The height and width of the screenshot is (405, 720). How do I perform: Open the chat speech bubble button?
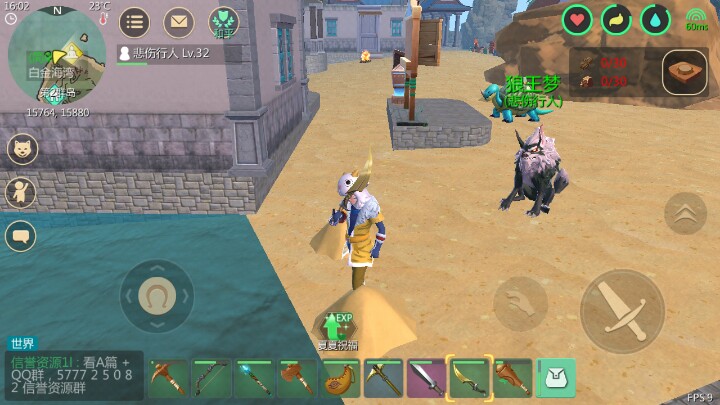(x=21, y=236)
